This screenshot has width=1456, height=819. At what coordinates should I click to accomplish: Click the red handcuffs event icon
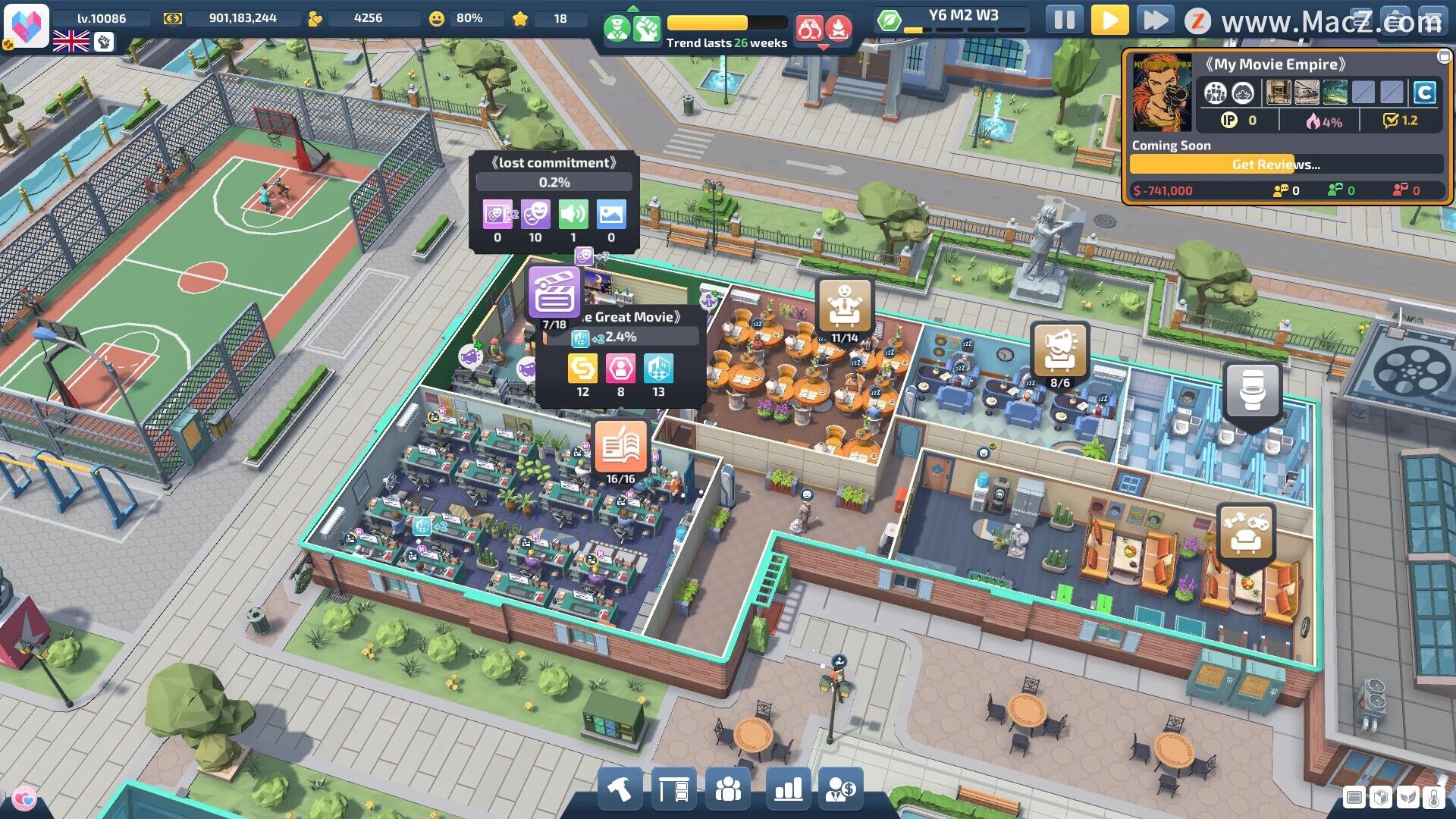[x=809, y=30]
